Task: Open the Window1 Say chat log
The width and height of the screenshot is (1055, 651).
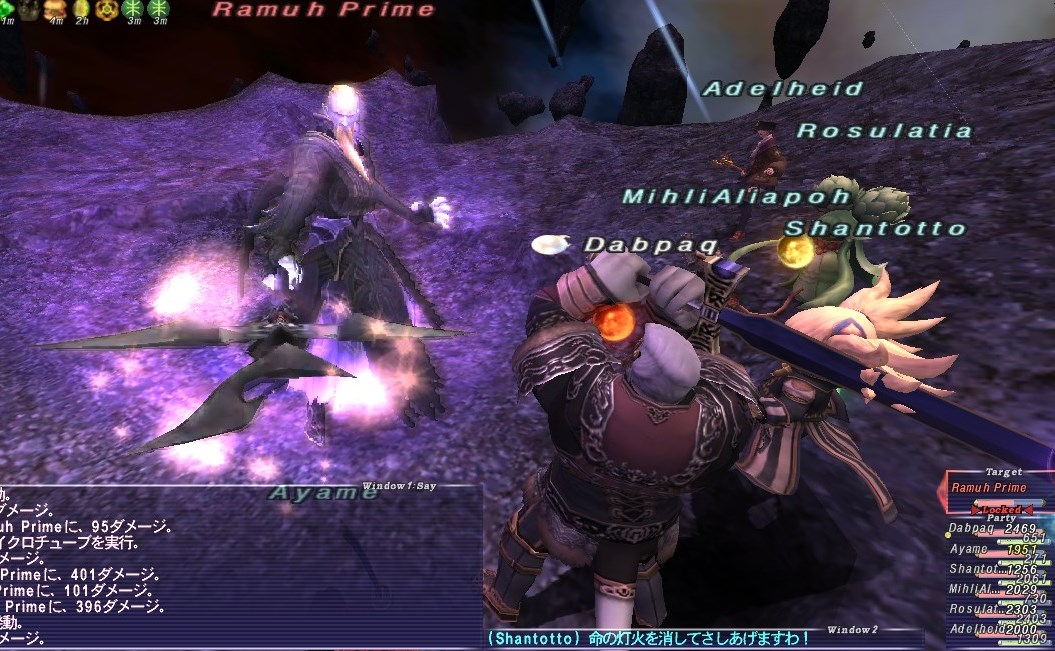Action: (x=240, y=565)
